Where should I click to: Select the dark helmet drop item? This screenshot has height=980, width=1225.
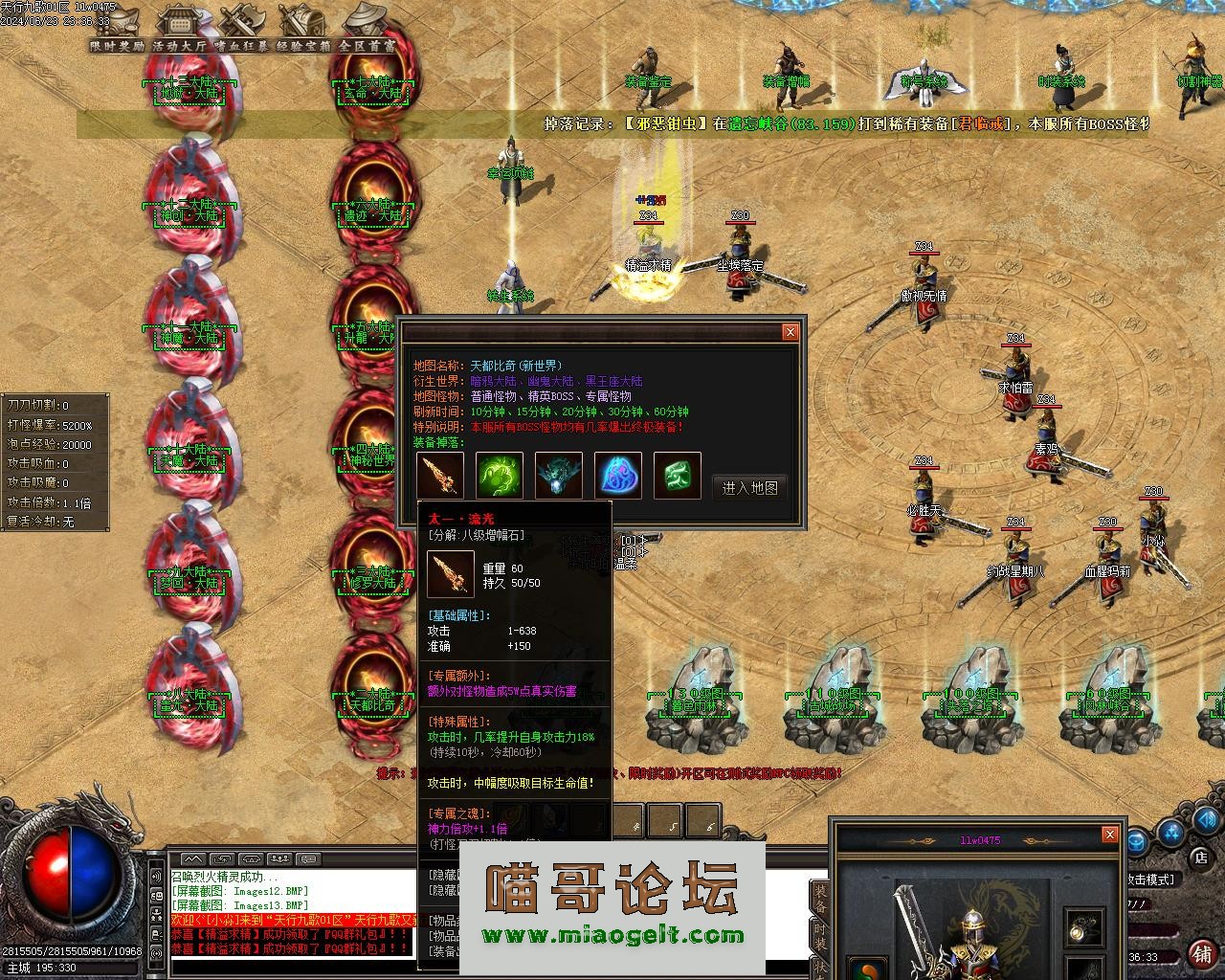coord(559,476)
